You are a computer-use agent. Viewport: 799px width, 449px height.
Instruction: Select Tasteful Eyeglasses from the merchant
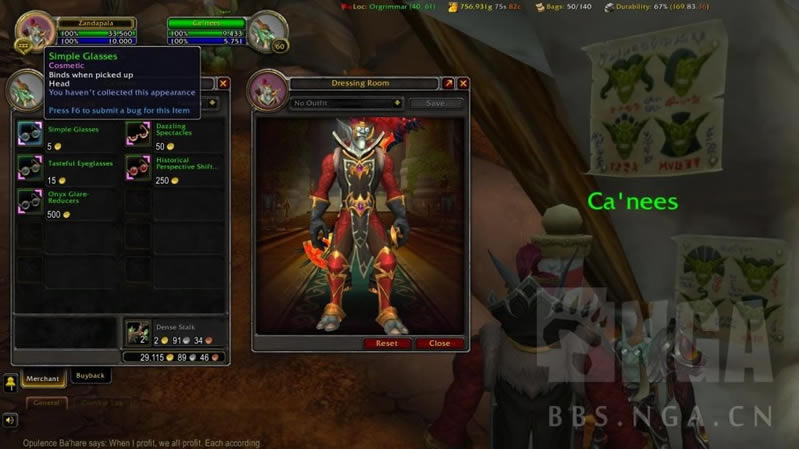[x=30, y=167]
